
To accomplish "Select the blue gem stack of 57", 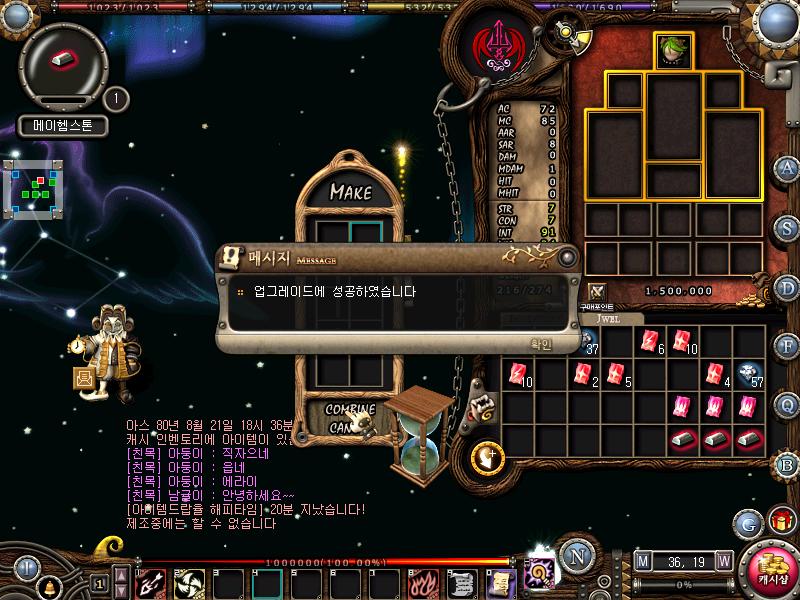I will [x=748, y=374].
